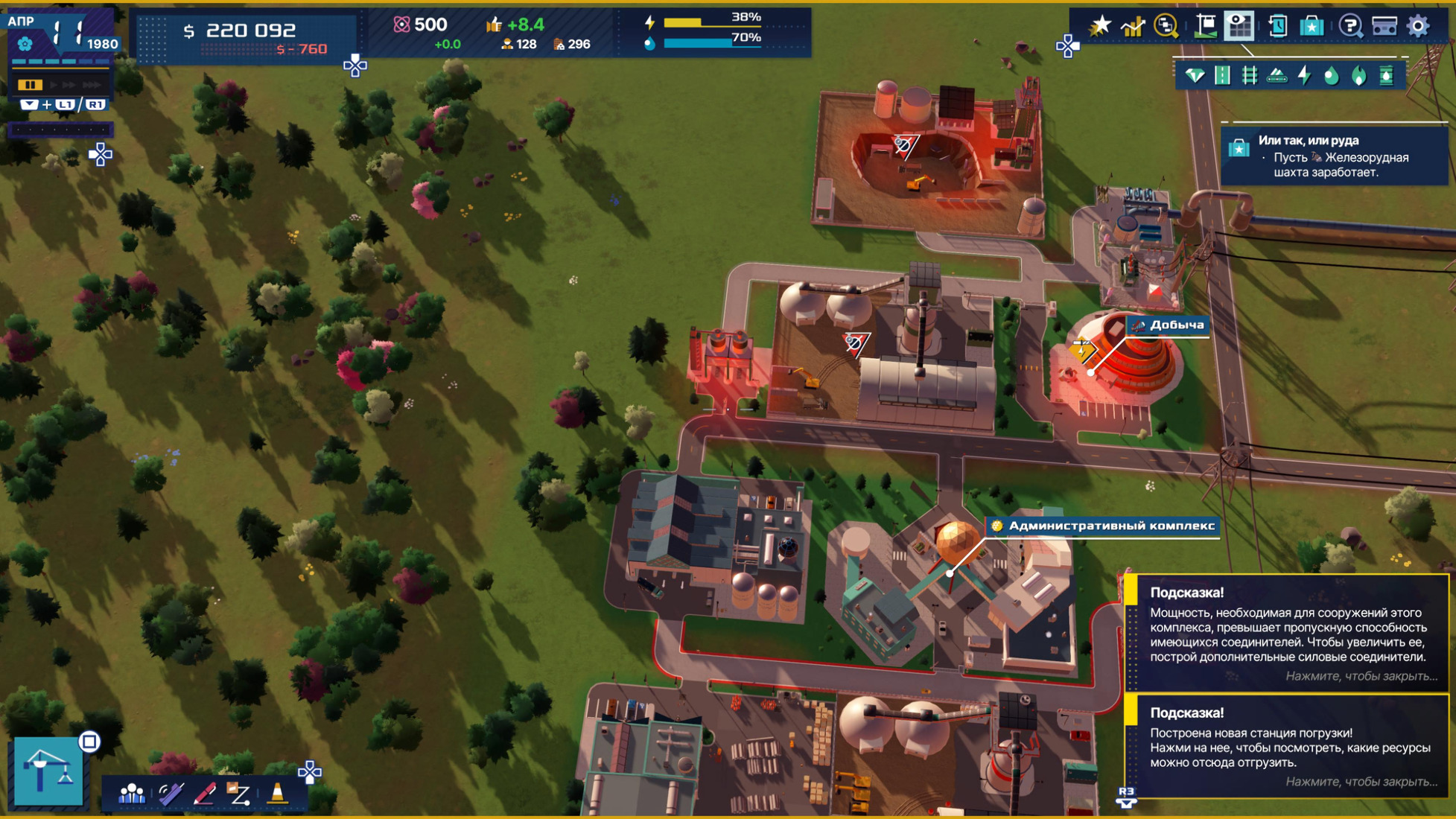Toggle the eye-and-grid overlay view button
1456x819 pixels.
point(1239,26)
